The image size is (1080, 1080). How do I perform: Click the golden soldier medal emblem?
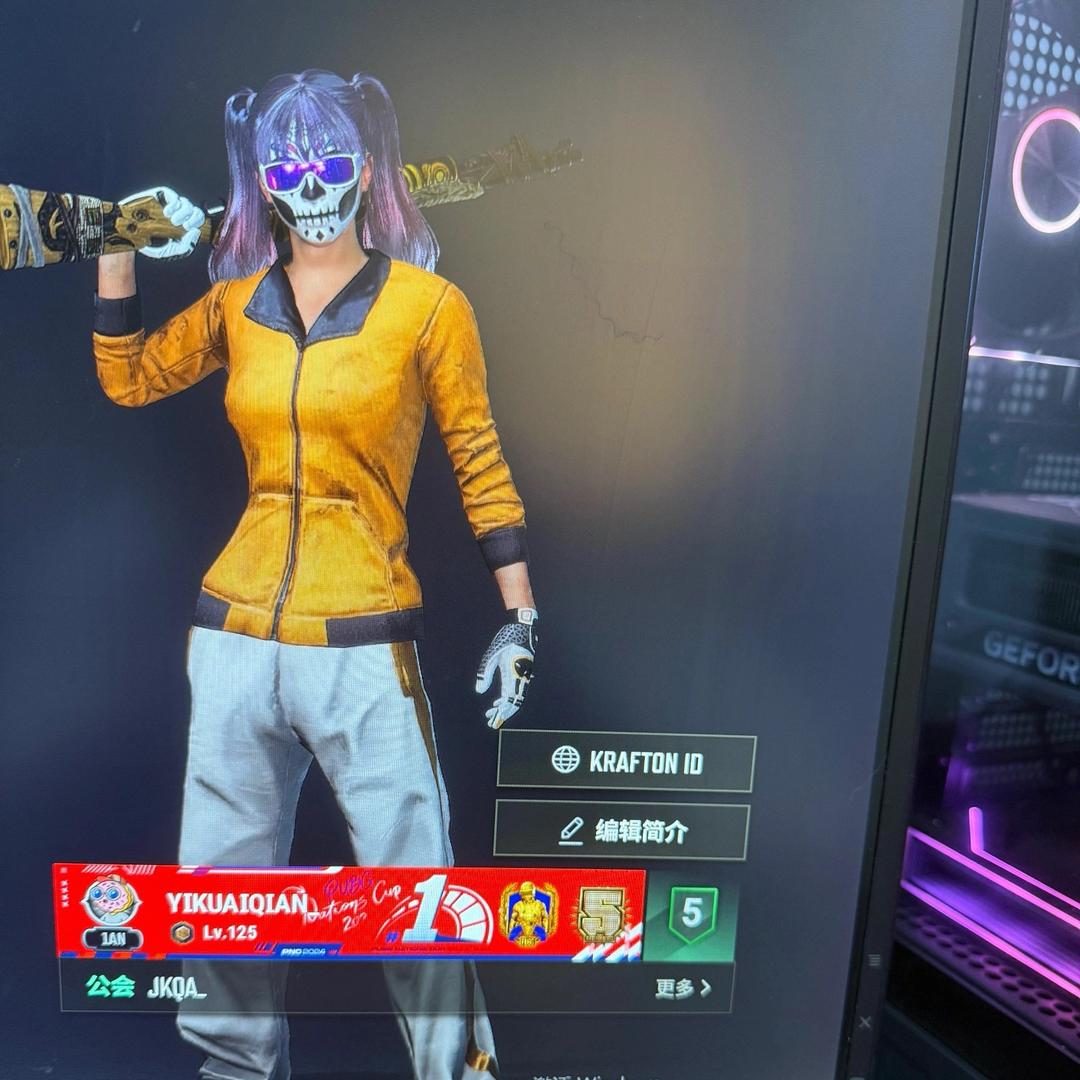pyautogui.click(x=528, y=912)
